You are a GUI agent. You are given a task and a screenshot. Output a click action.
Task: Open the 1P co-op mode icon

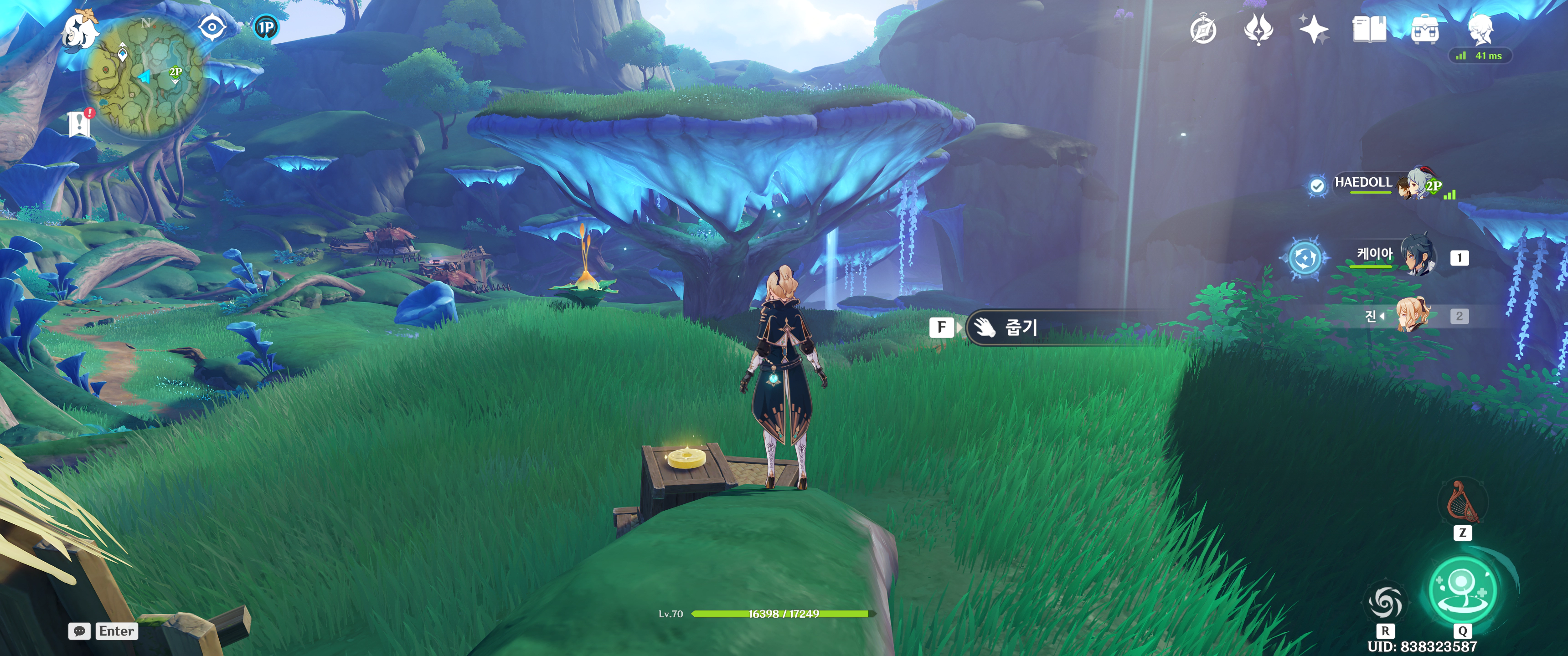[x=265, y=27]
